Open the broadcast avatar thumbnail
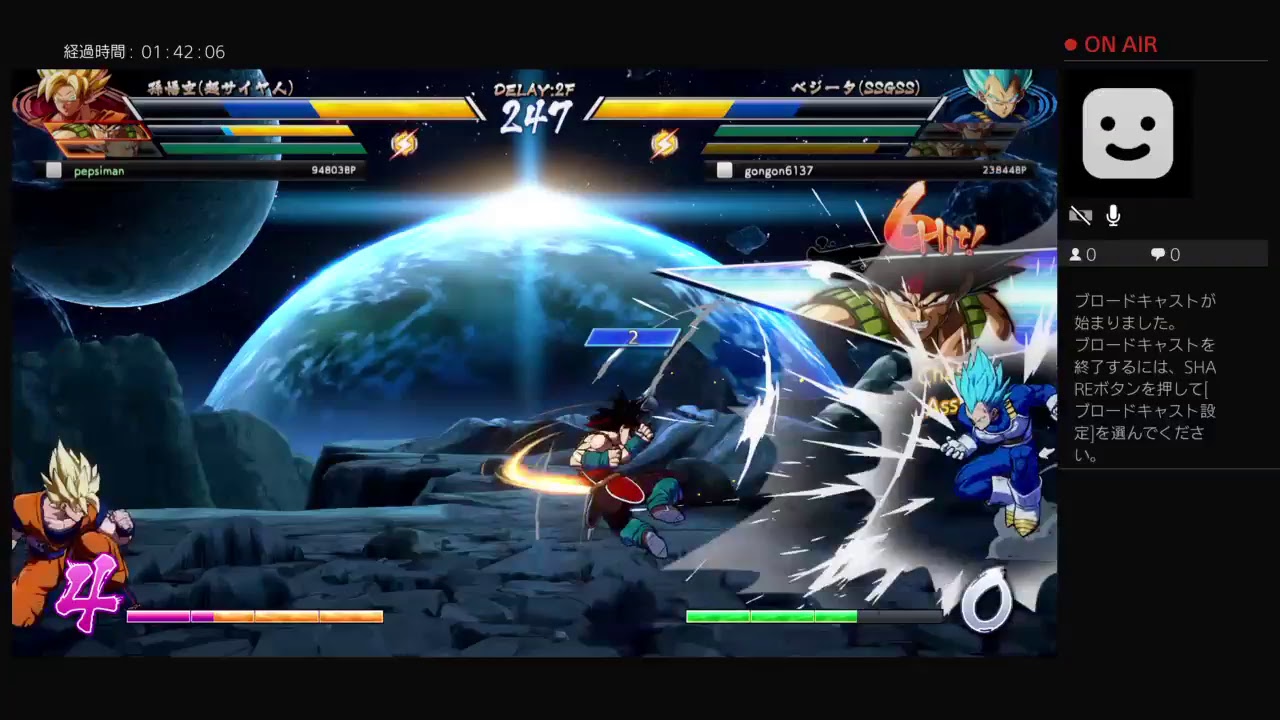 click(1127, 133)
